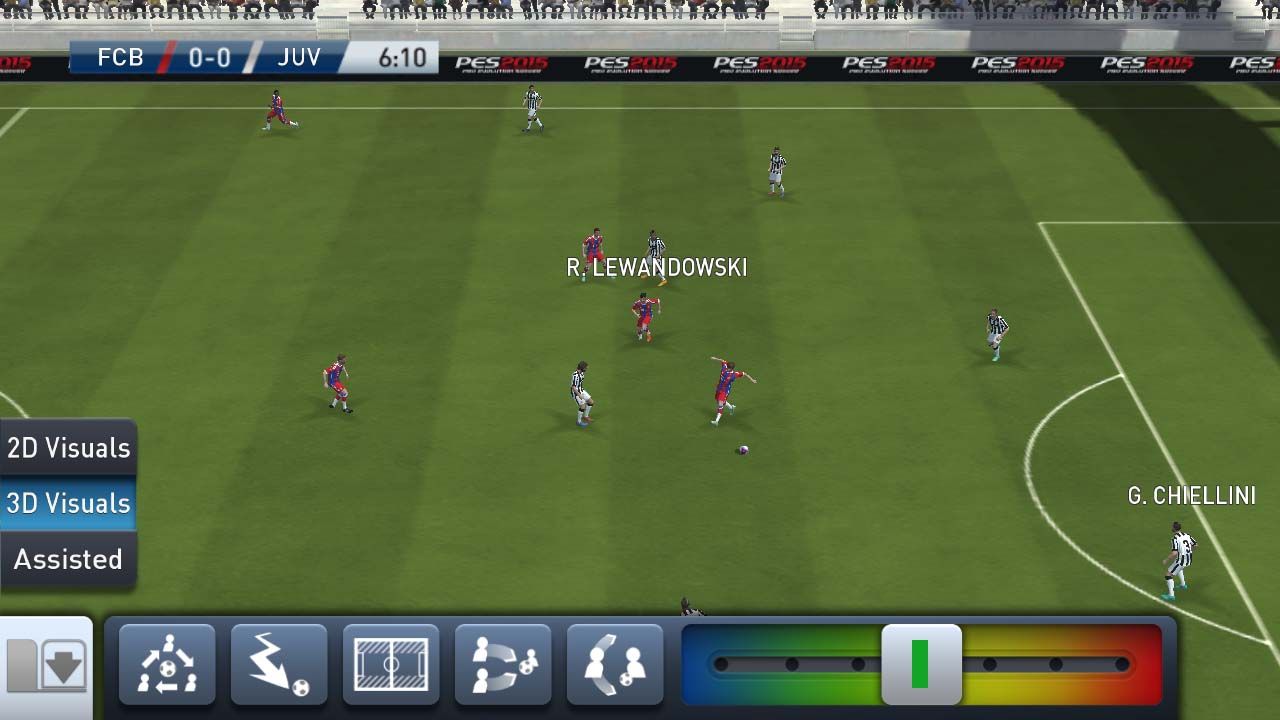Click the 6:10 match timer
The width and height of the screenshot is (1280, 720).
405,58
